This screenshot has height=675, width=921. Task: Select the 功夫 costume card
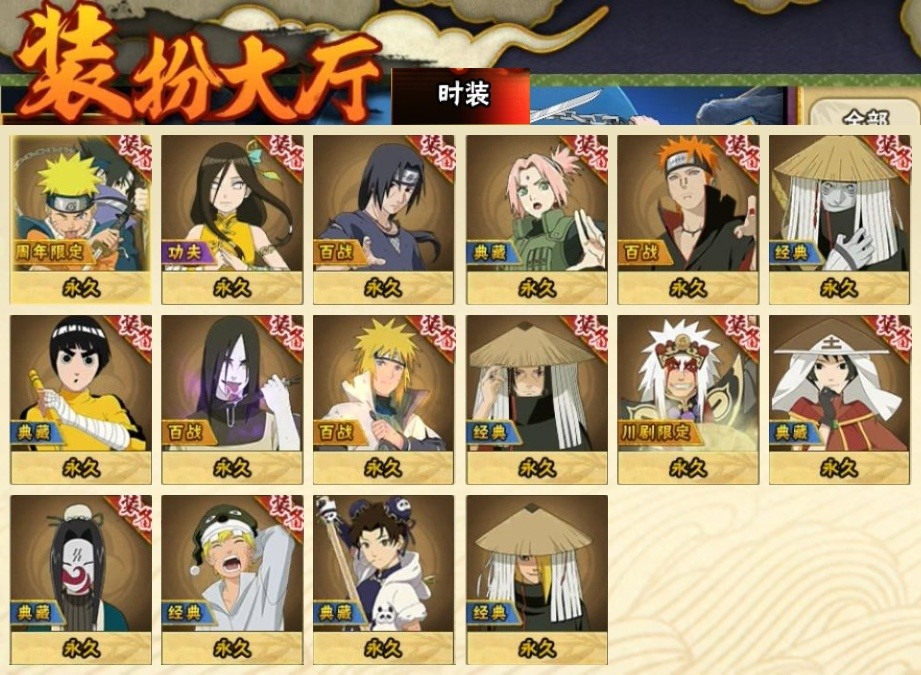tap(232, 219)
